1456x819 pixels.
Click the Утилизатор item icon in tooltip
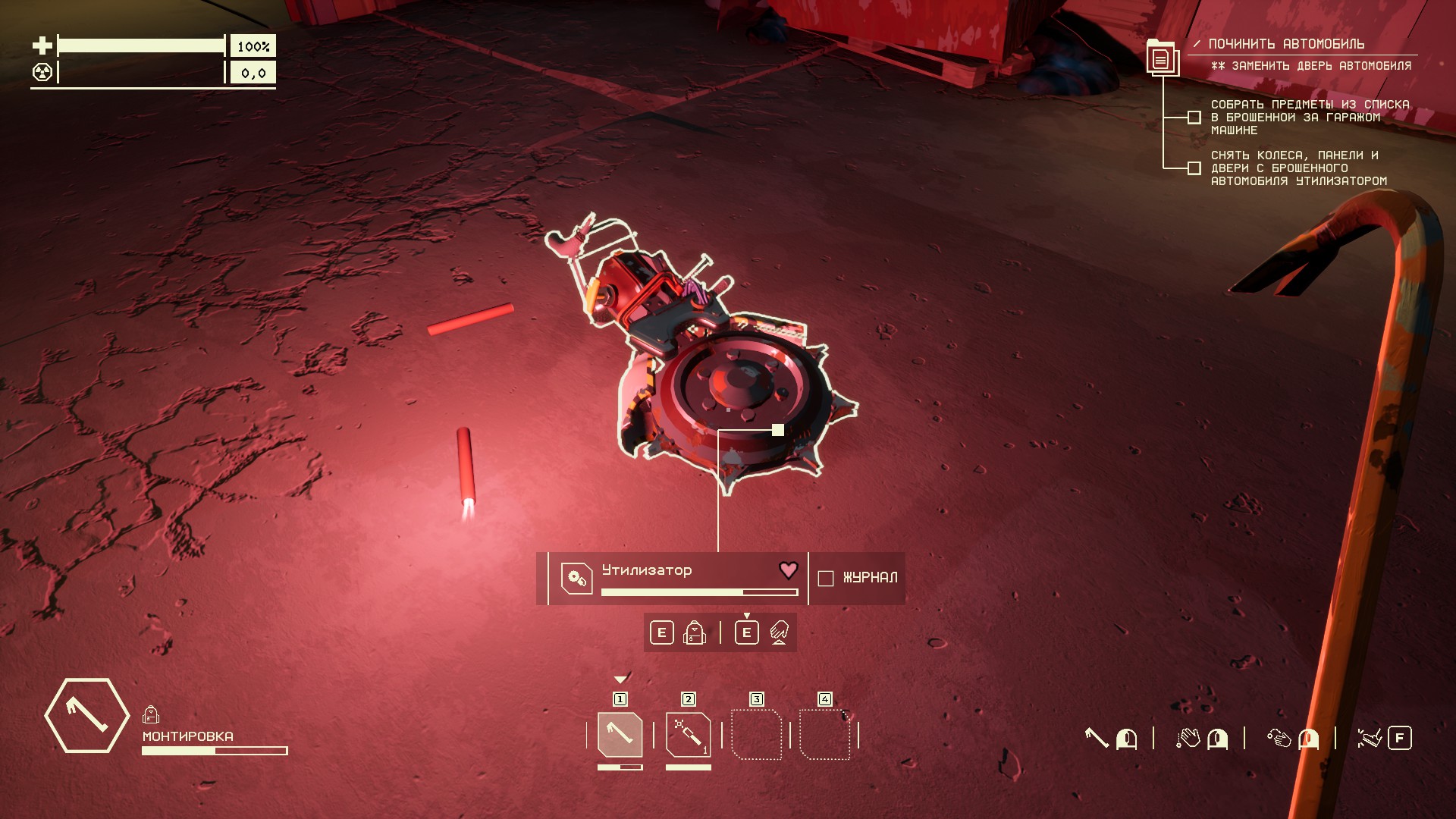pyautogui.click(x=576, y=579)
